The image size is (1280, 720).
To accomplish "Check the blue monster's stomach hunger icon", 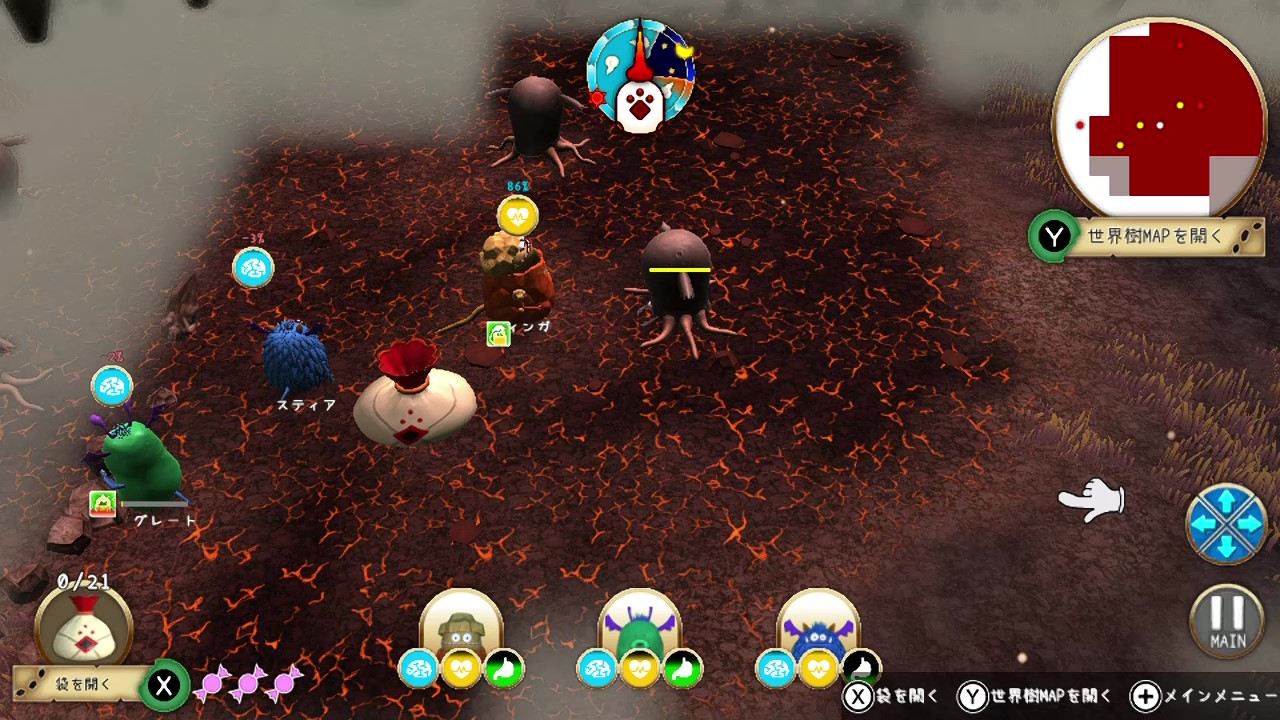I will click(x=861, y=669).
